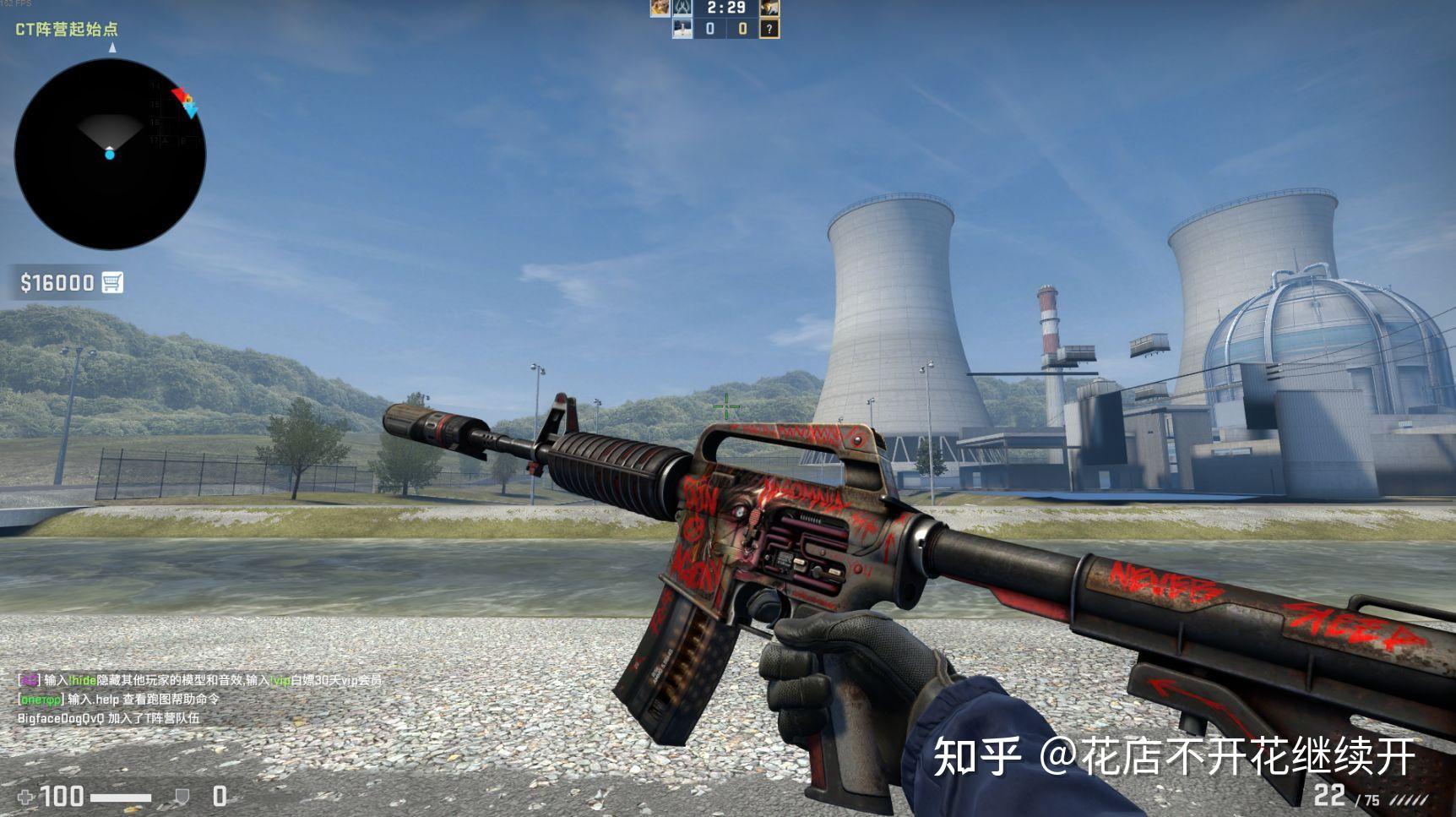
Task: Click the !vip command text in chat
Action: (279, 680)
